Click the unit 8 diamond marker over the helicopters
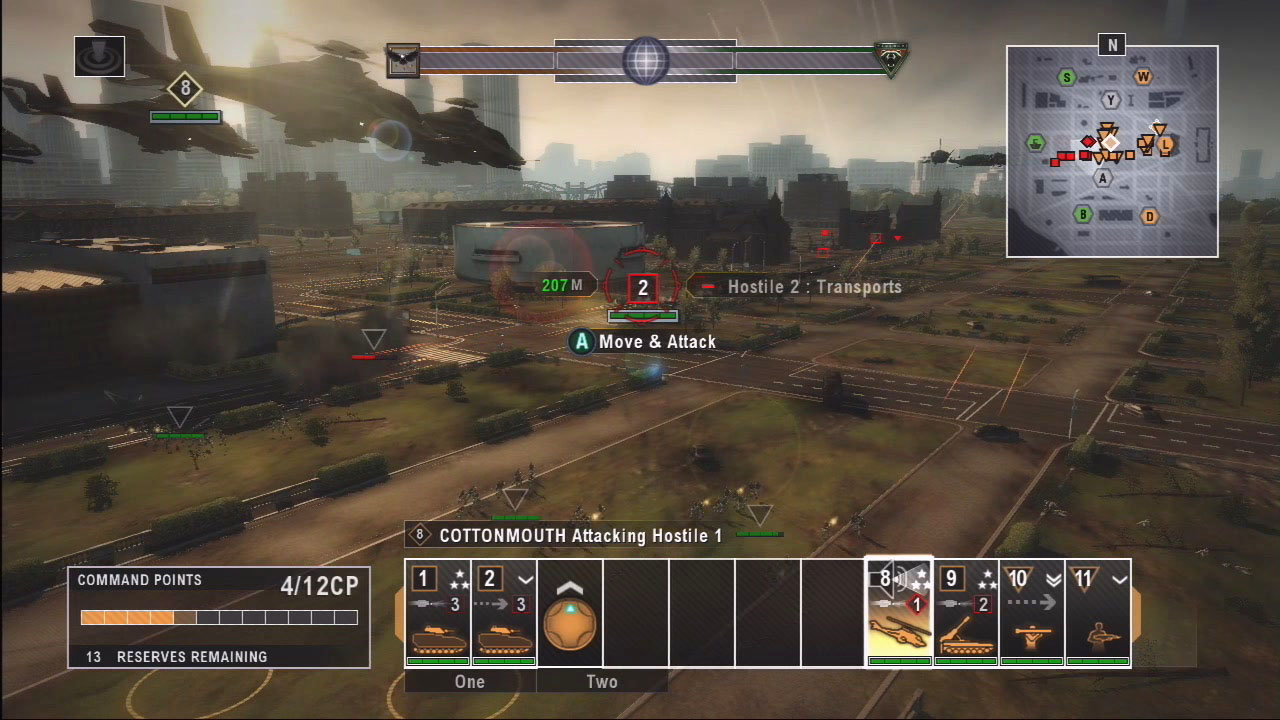This screenshot has width=1280, height=720. [x=185, y=89]
